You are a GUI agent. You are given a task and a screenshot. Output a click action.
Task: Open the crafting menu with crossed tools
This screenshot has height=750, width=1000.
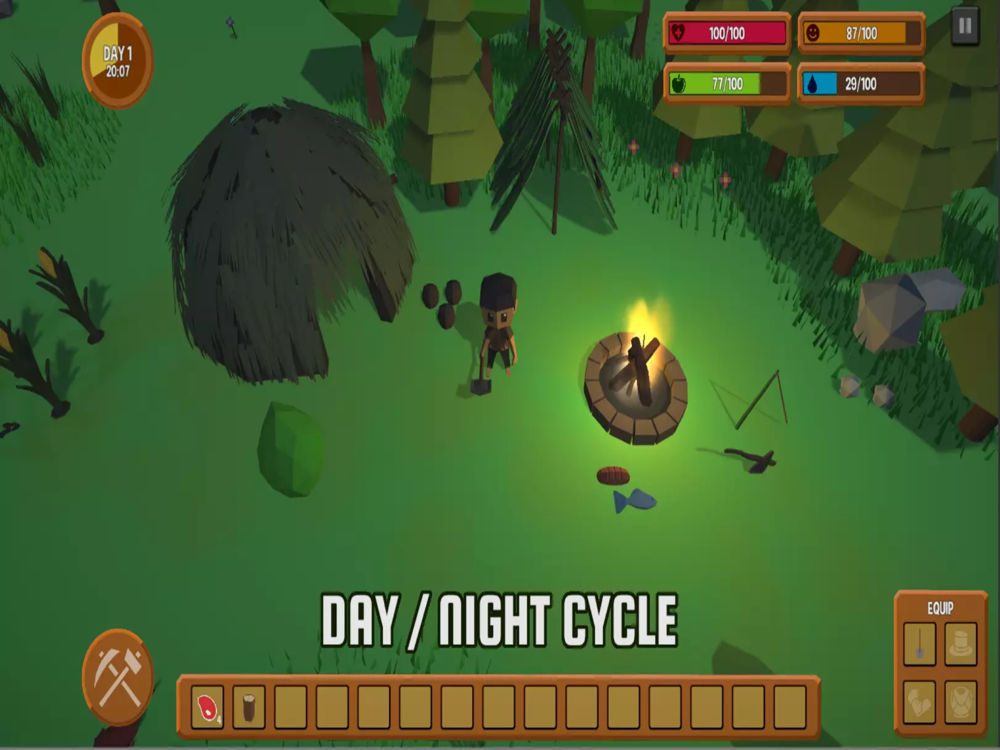tap(118, 677)
